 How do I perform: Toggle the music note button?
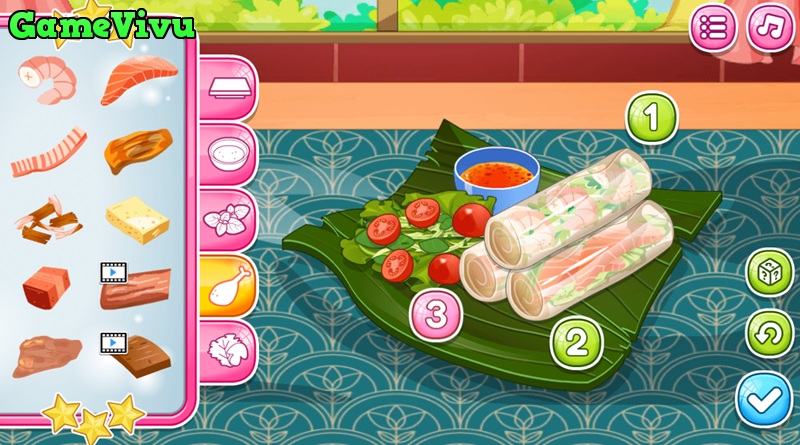[770, 27]
